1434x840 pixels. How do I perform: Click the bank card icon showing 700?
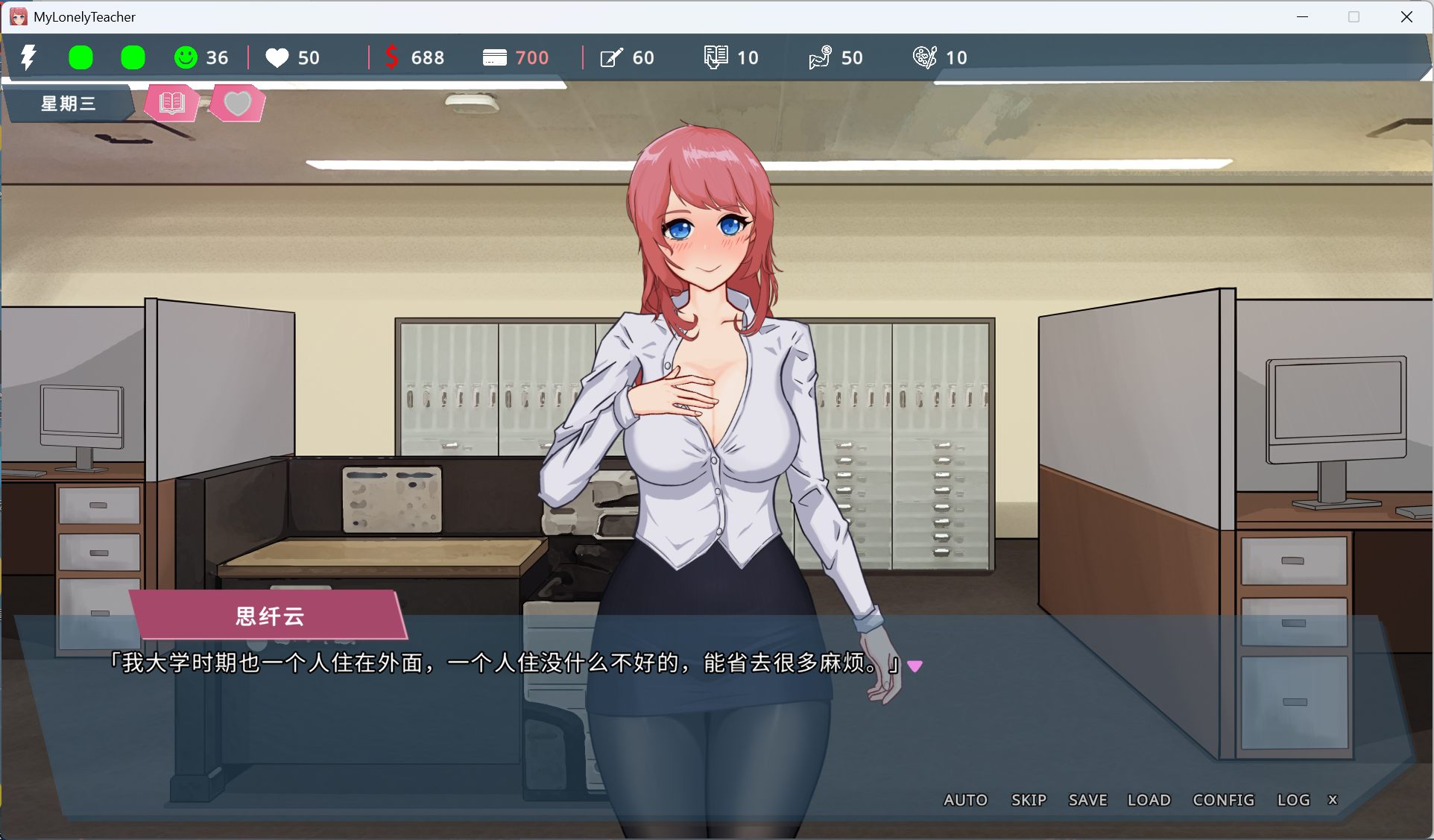tap(494, 57)
